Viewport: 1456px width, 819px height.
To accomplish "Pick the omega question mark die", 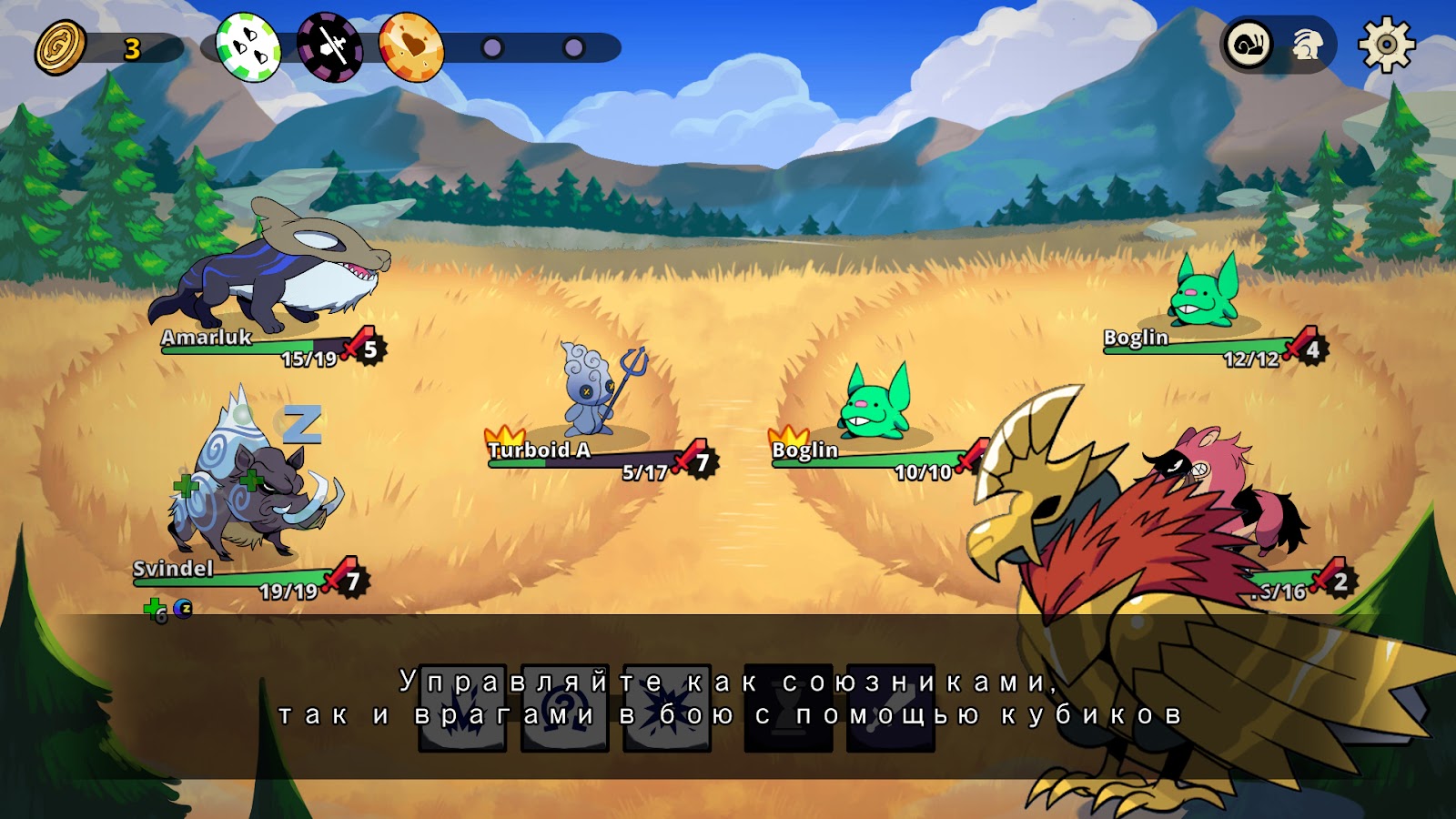I will pyautogui.click(x=564, y=710).
